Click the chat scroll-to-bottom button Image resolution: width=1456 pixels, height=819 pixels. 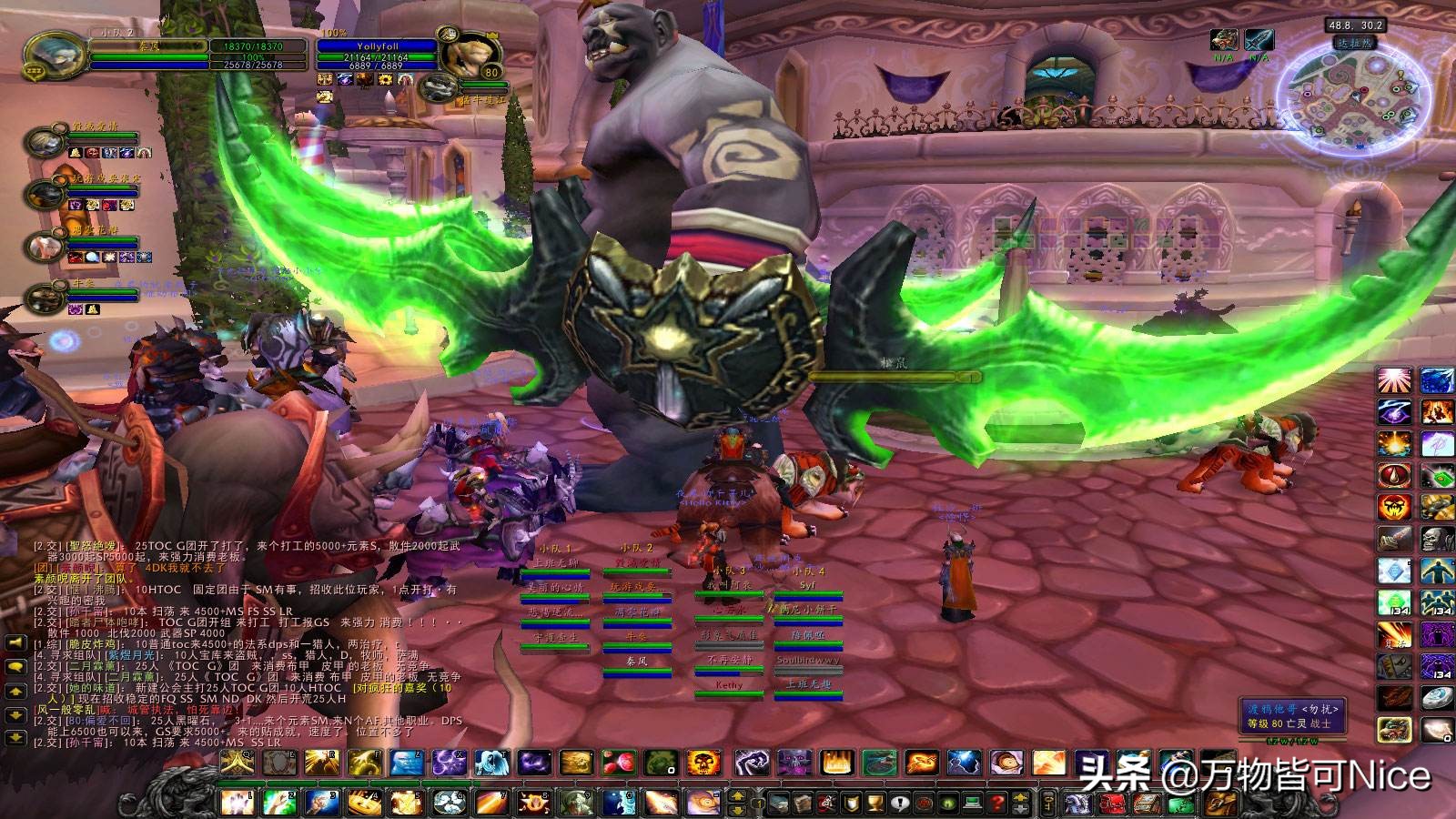(x=15, y=739)
